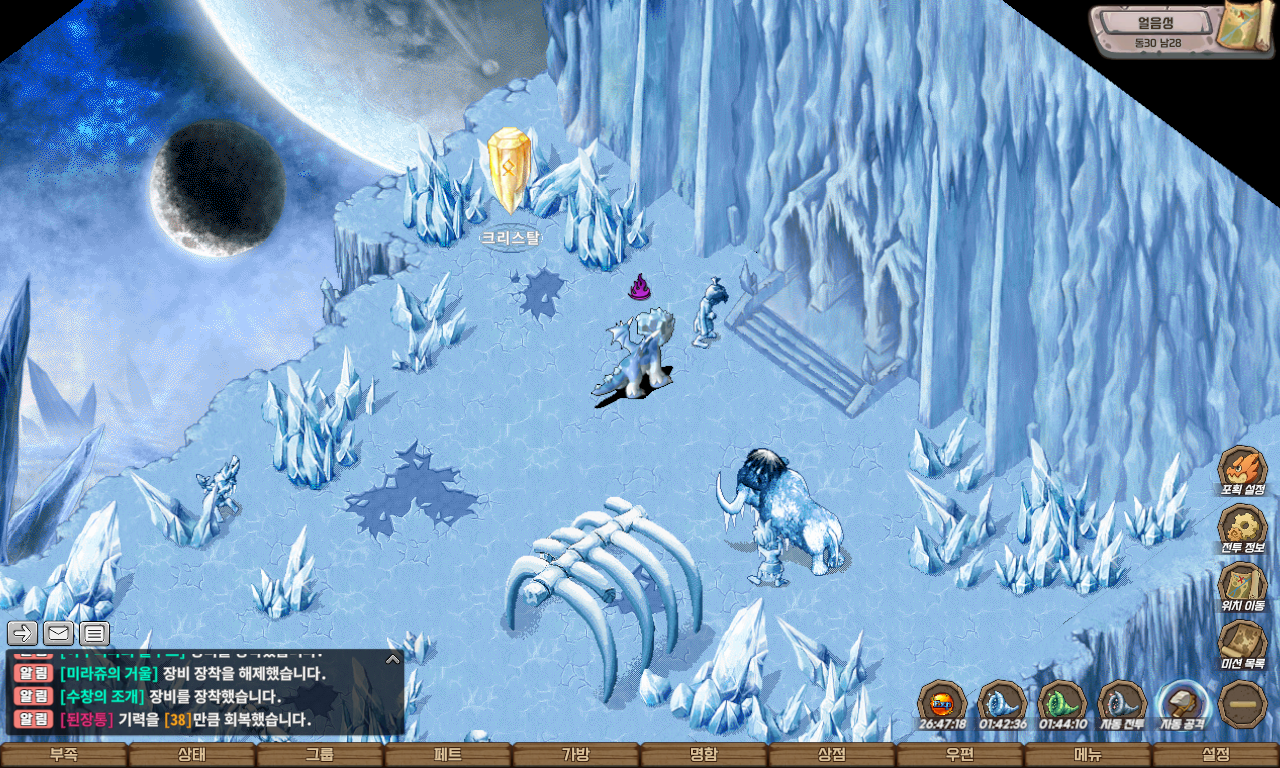This screenshot has width=1280, height=768.
Task: Toggle 자동 전투 auto battle
Action: (1122, 703)
